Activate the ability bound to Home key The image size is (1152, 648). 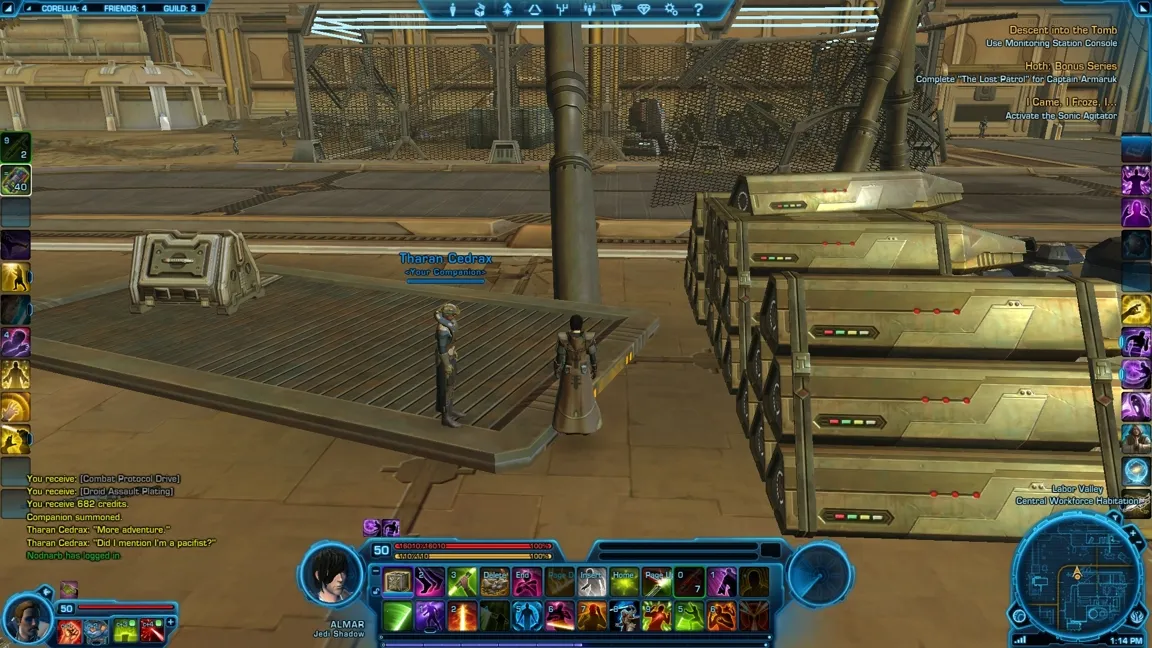pos(624,582)
